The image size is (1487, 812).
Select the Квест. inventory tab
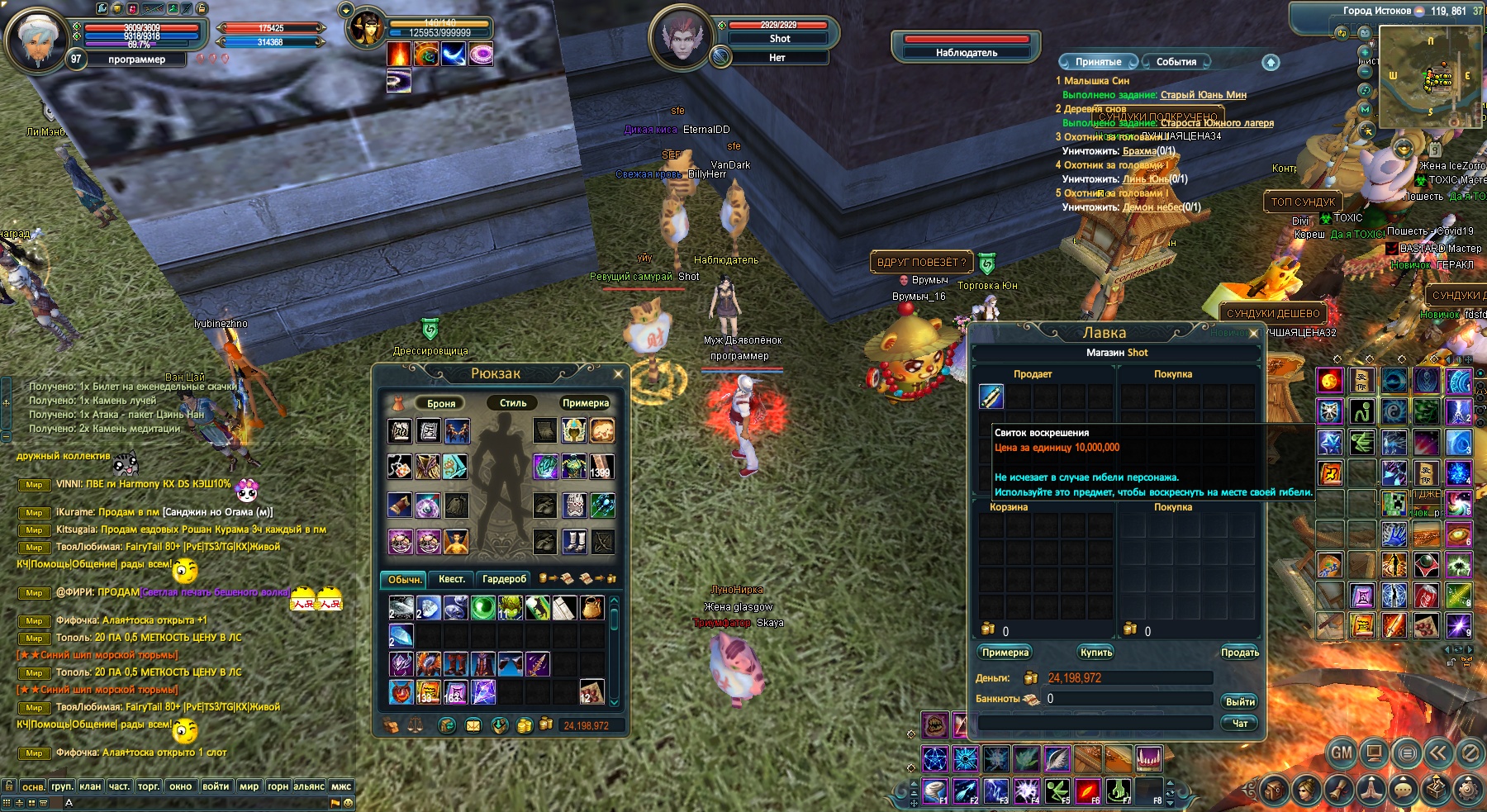pyautogui.click(x=451, y=579)
